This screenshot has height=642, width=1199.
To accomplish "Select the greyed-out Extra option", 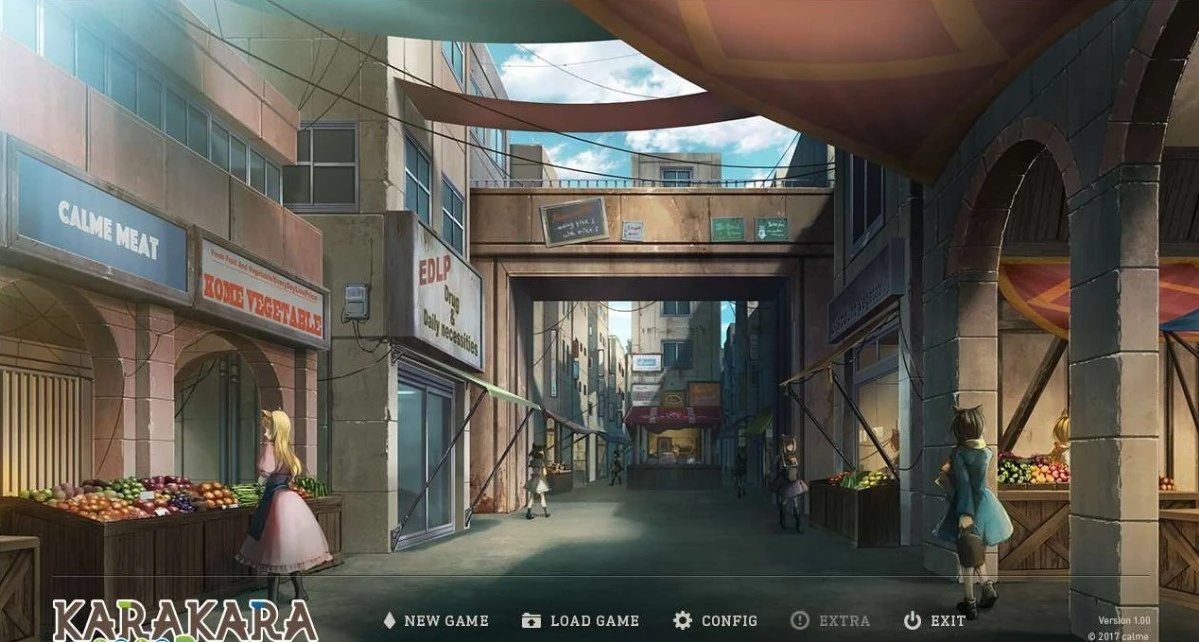I will pos(830,621).
